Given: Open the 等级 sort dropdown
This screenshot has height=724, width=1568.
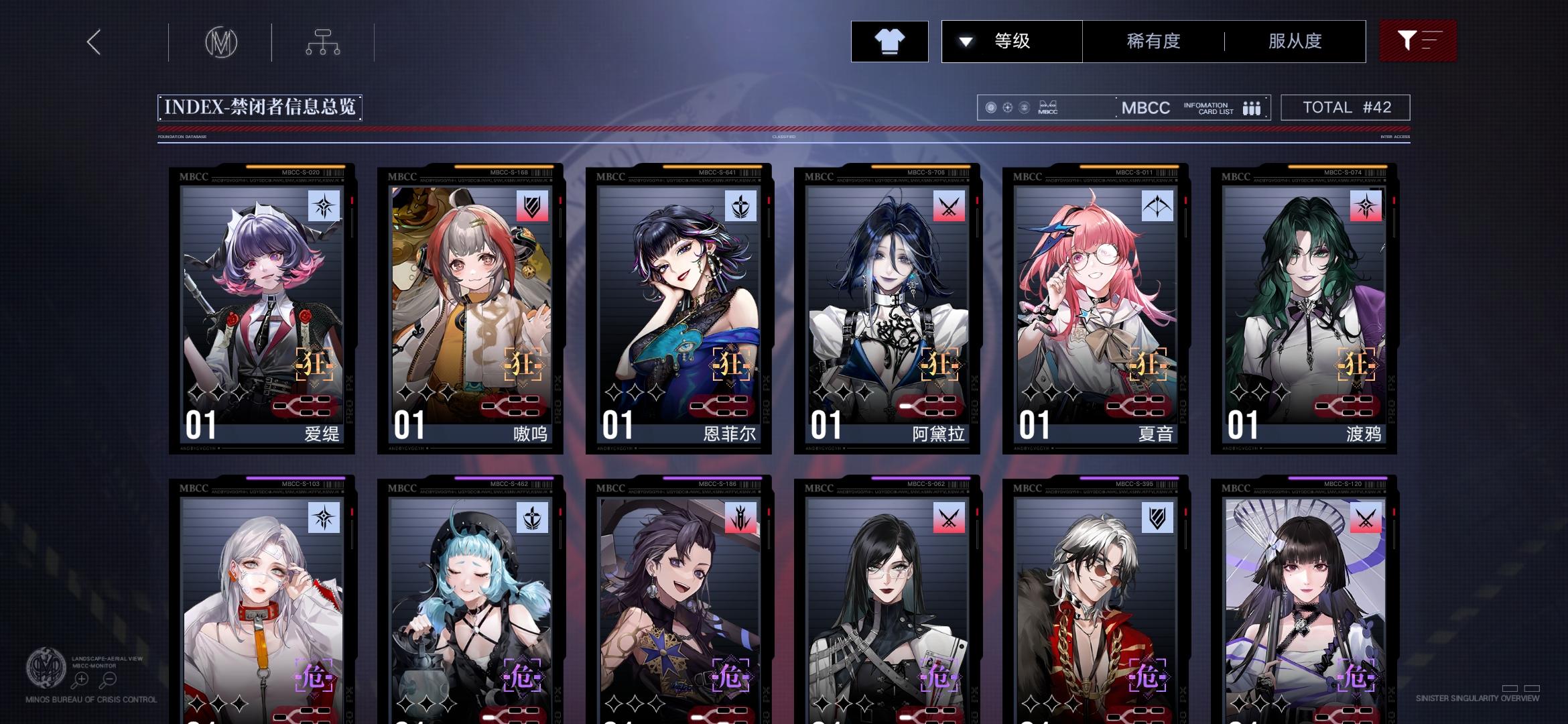Looking at the screenshot, I should (x=1012, y=41).
